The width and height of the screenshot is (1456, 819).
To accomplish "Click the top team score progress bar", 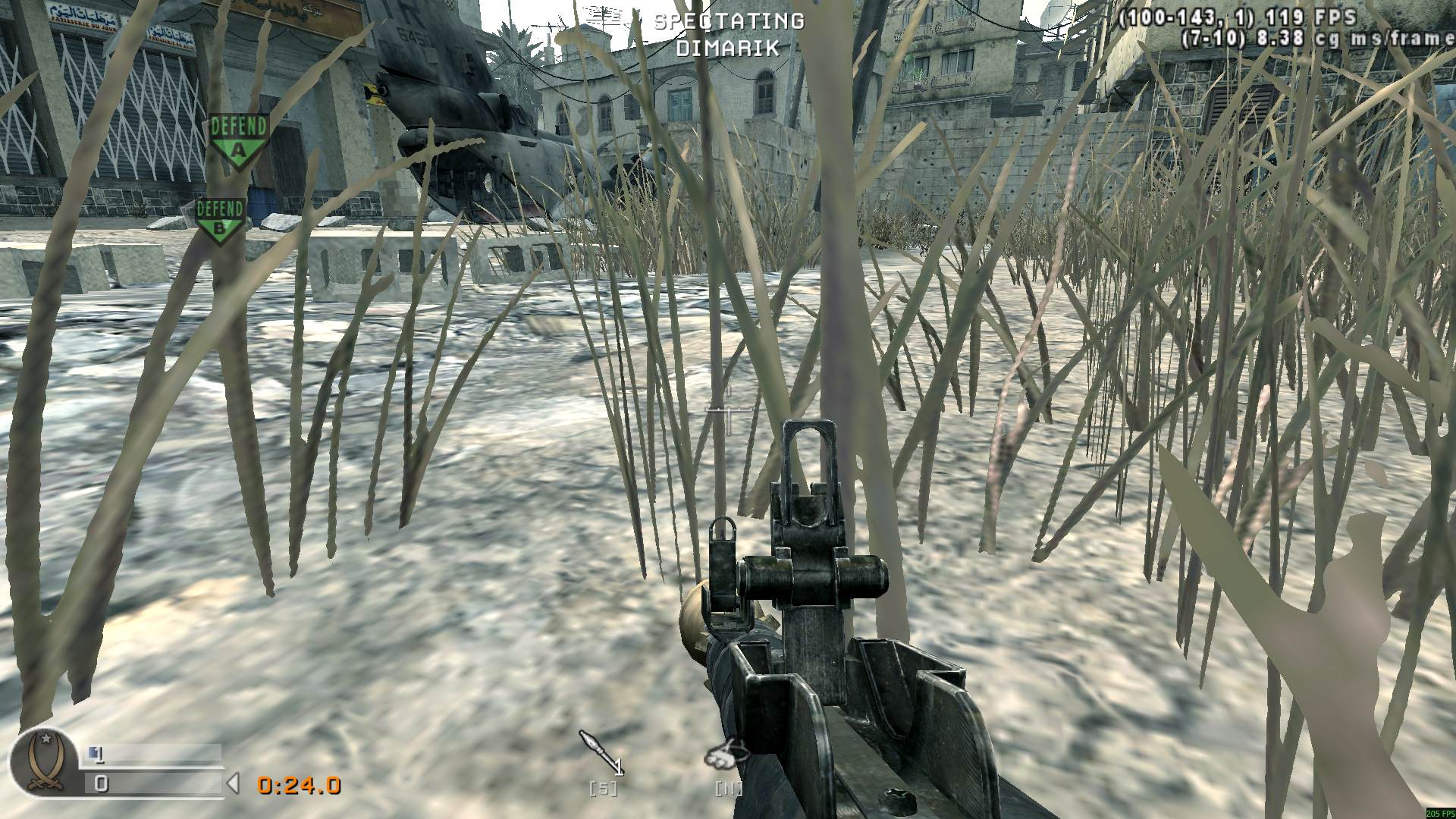I will [152, 752].
